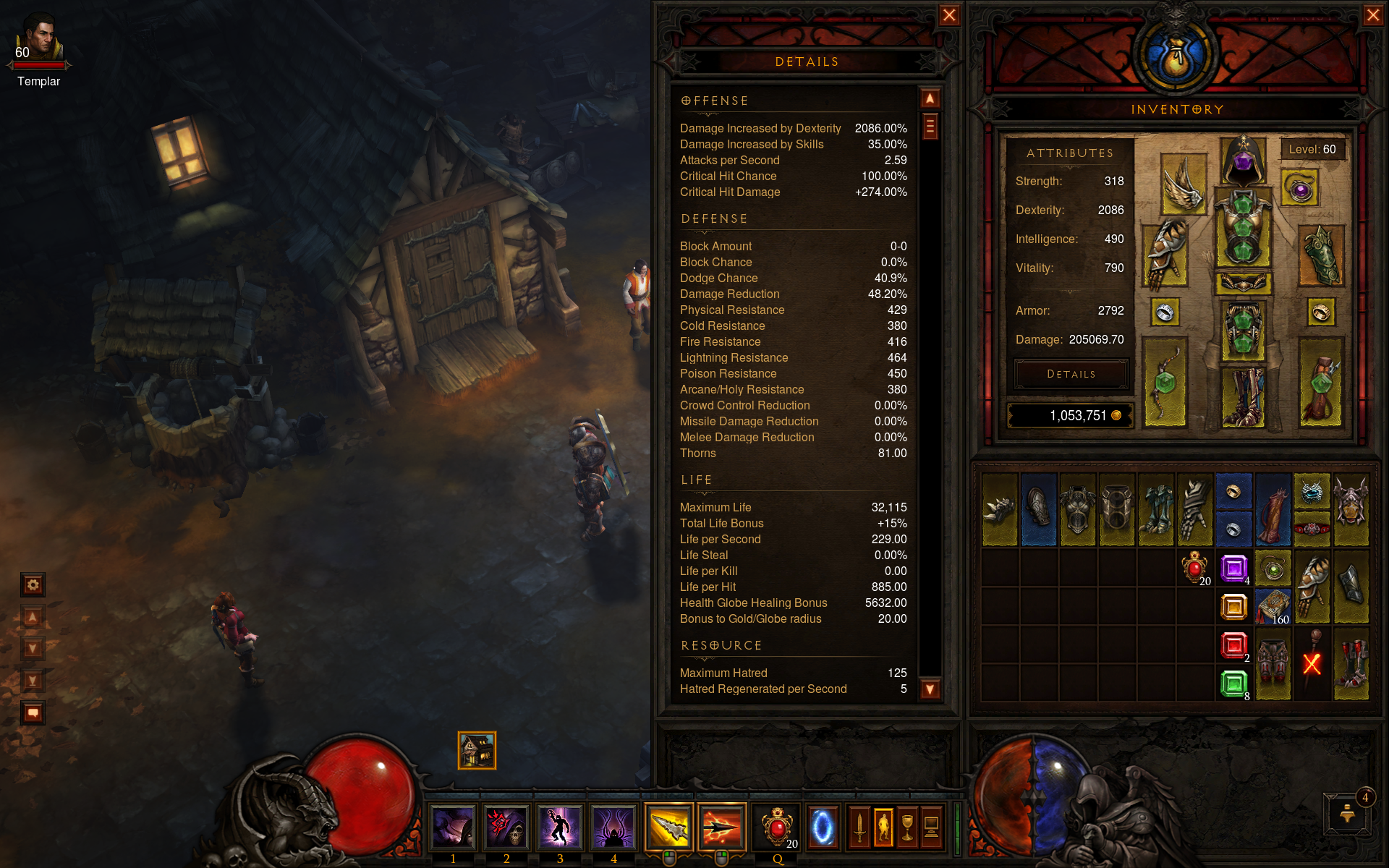Select the equipped bow weapon slot
1389x868 pixels.
1165,382
